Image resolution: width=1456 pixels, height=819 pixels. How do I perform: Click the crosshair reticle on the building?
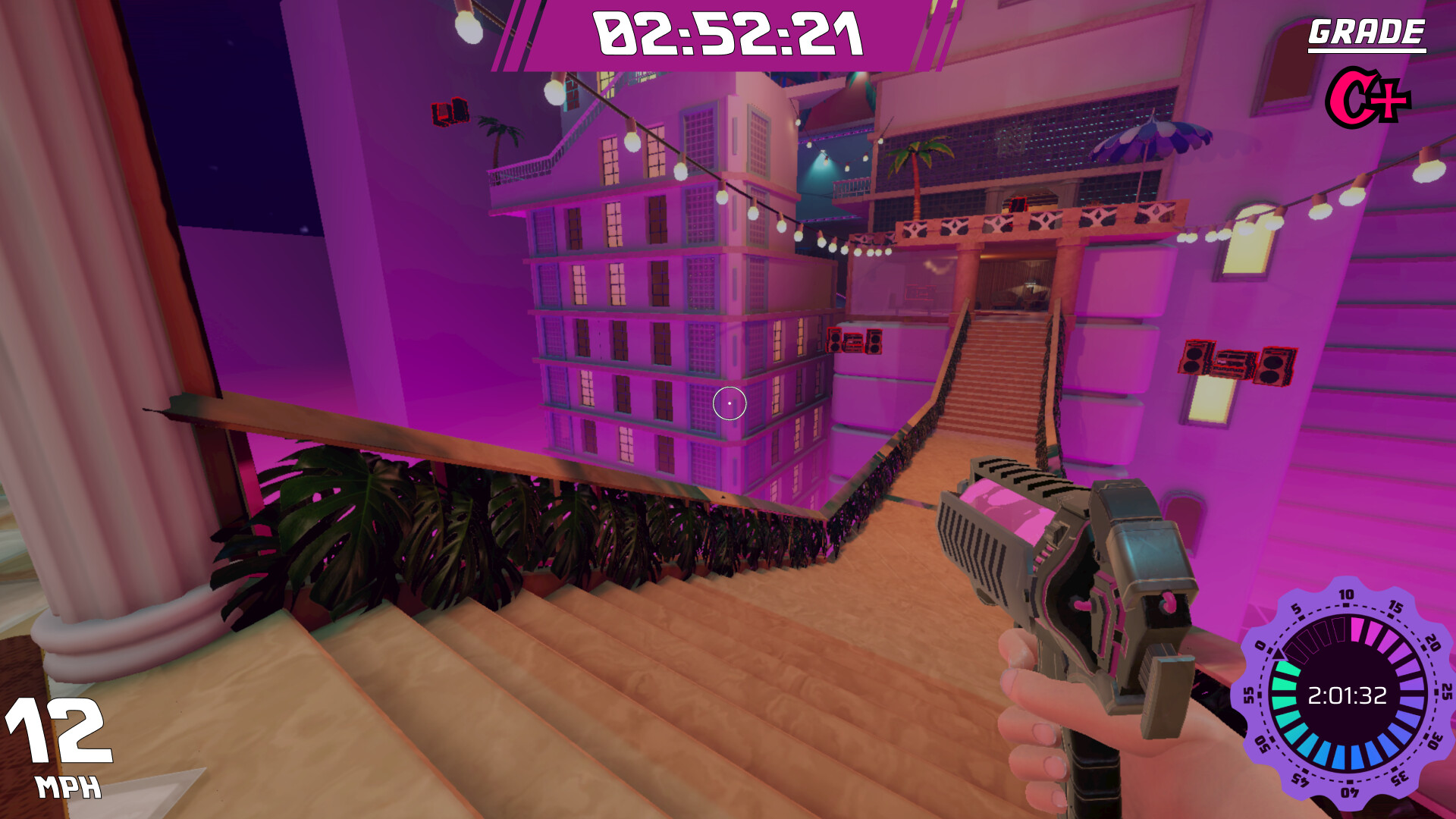click(730, 403)
